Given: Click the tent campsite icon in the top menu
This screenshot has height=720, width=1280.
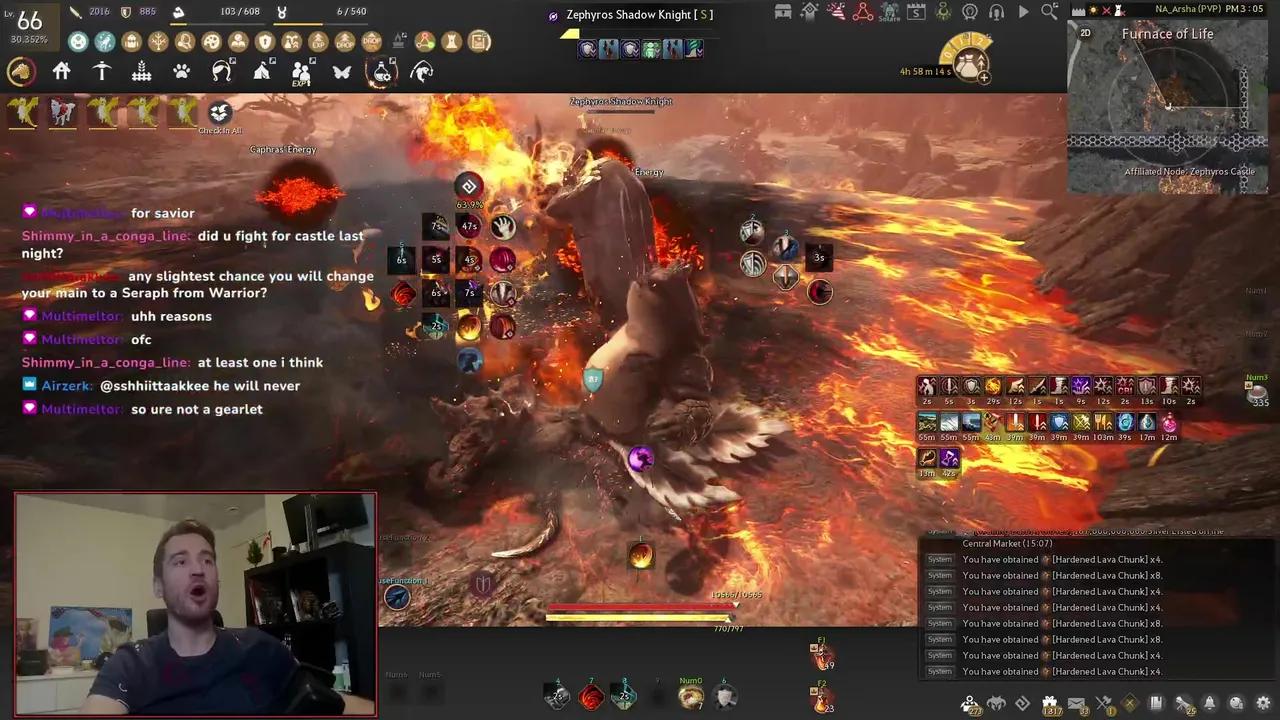Looking at the screenshot, I should pyautogui.click(x=262, y=70).
